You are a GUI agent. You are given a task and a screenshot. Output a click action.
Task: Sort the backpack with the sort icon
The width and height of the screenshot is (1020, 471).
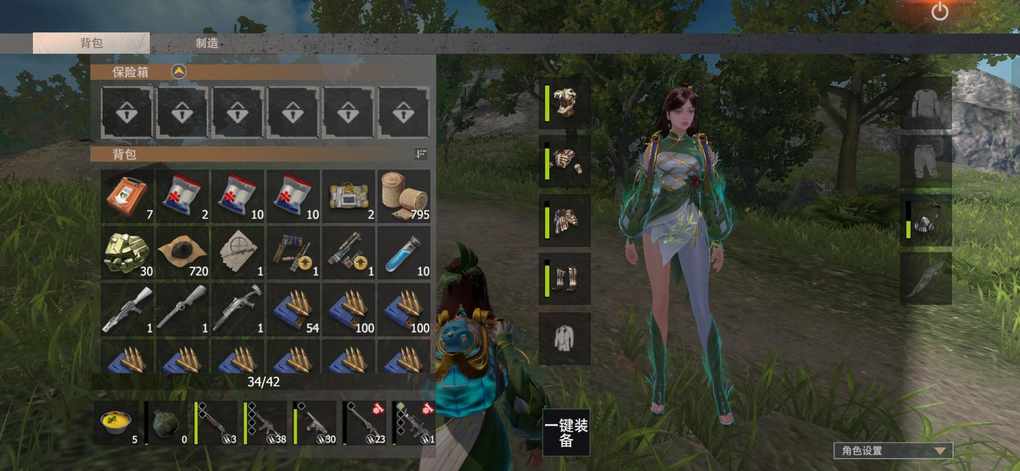(421, 154)
